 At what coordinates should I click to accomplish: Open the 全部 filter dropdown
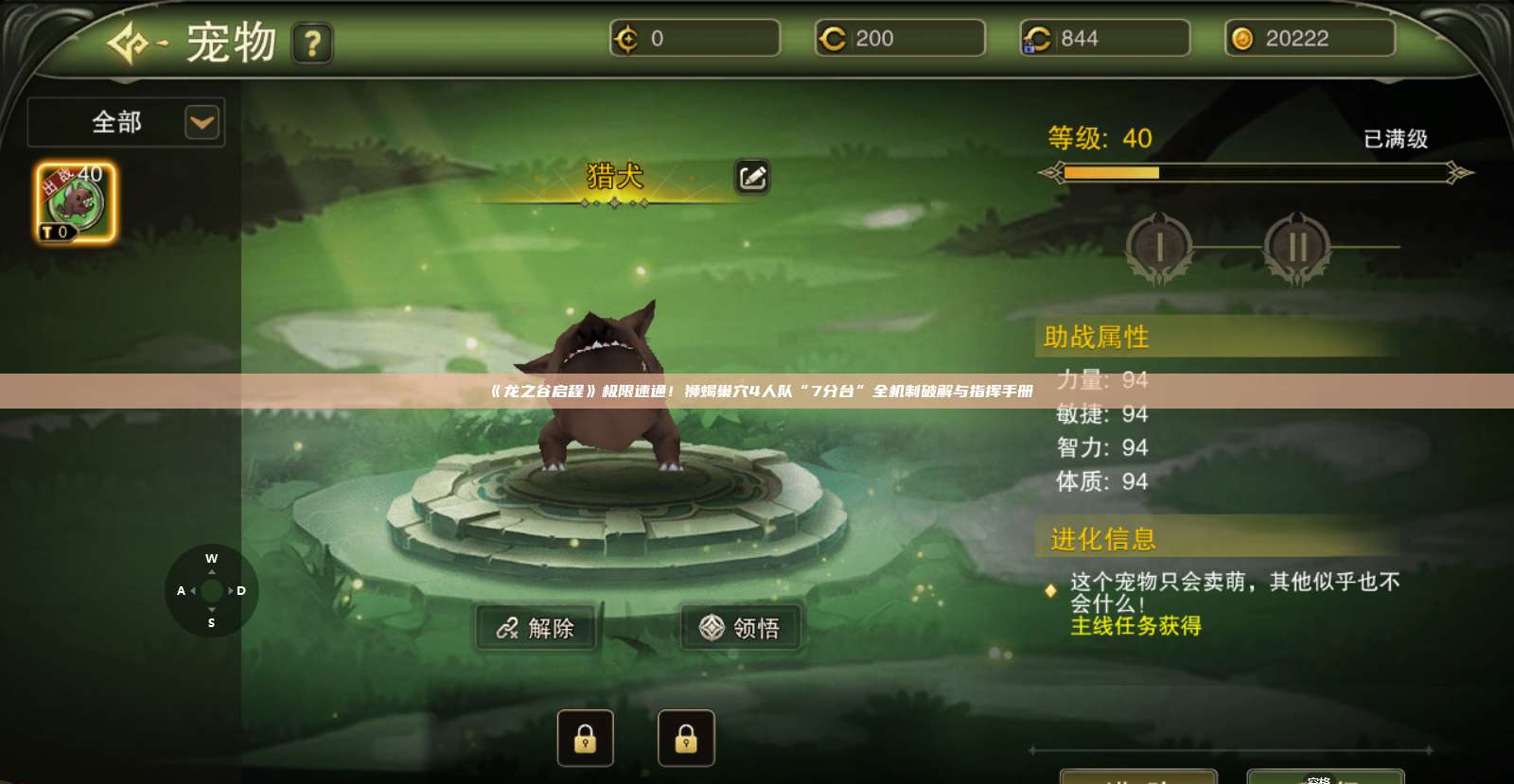[124, 122]
